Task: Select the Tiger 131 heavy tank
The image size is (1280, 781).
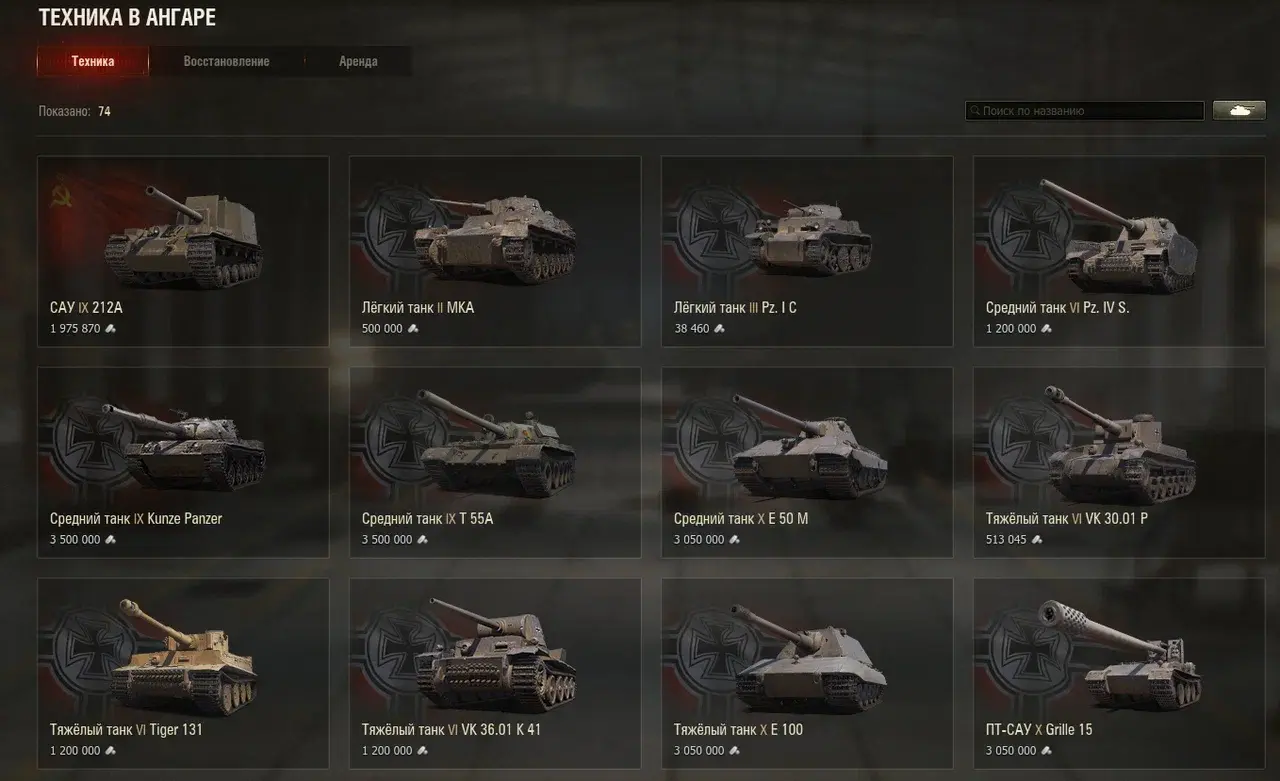Action: pos(183,672)
